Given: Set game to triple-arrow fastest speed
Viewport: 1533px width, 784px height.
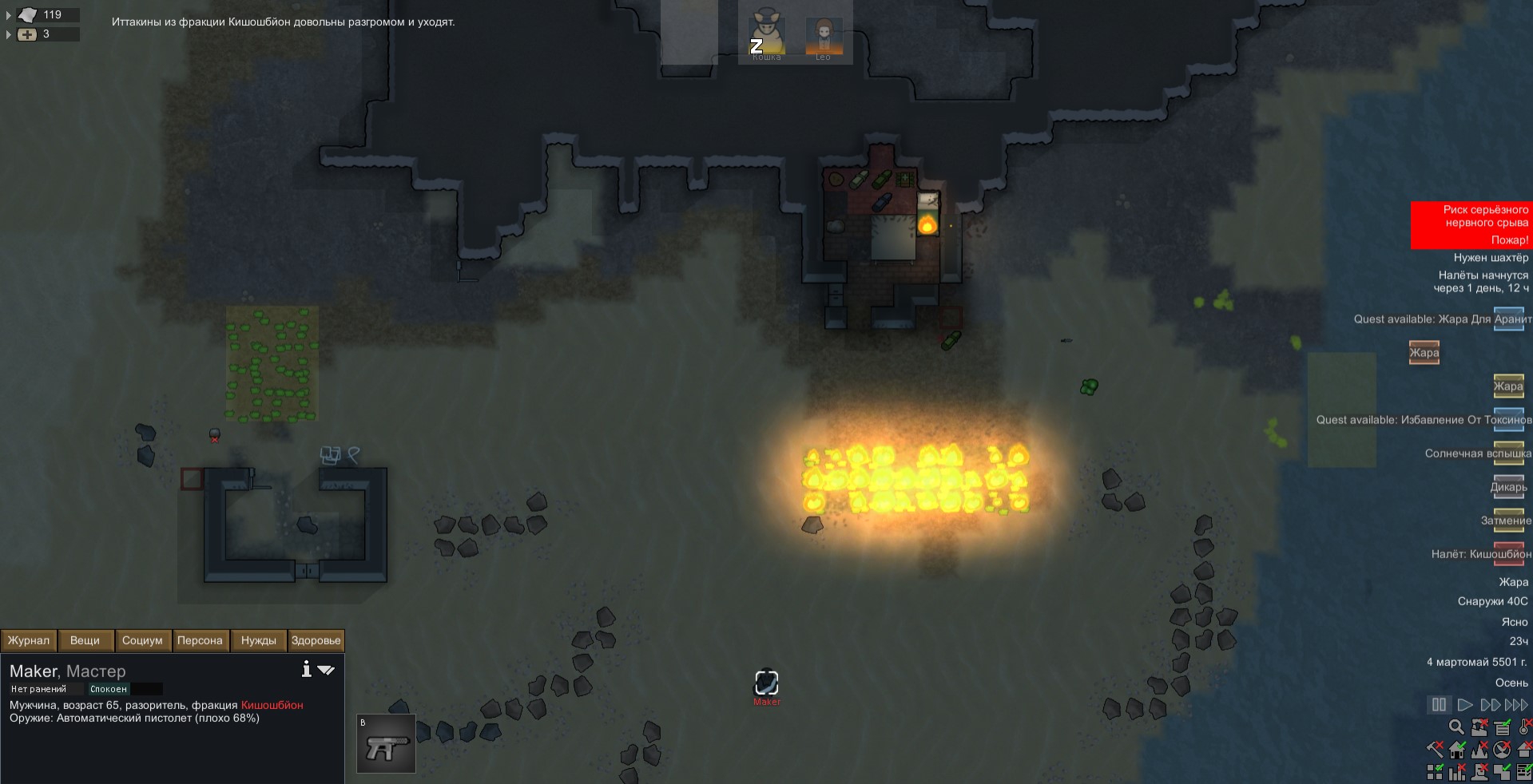Looking at the screenshot, I should click(1516, 705).
